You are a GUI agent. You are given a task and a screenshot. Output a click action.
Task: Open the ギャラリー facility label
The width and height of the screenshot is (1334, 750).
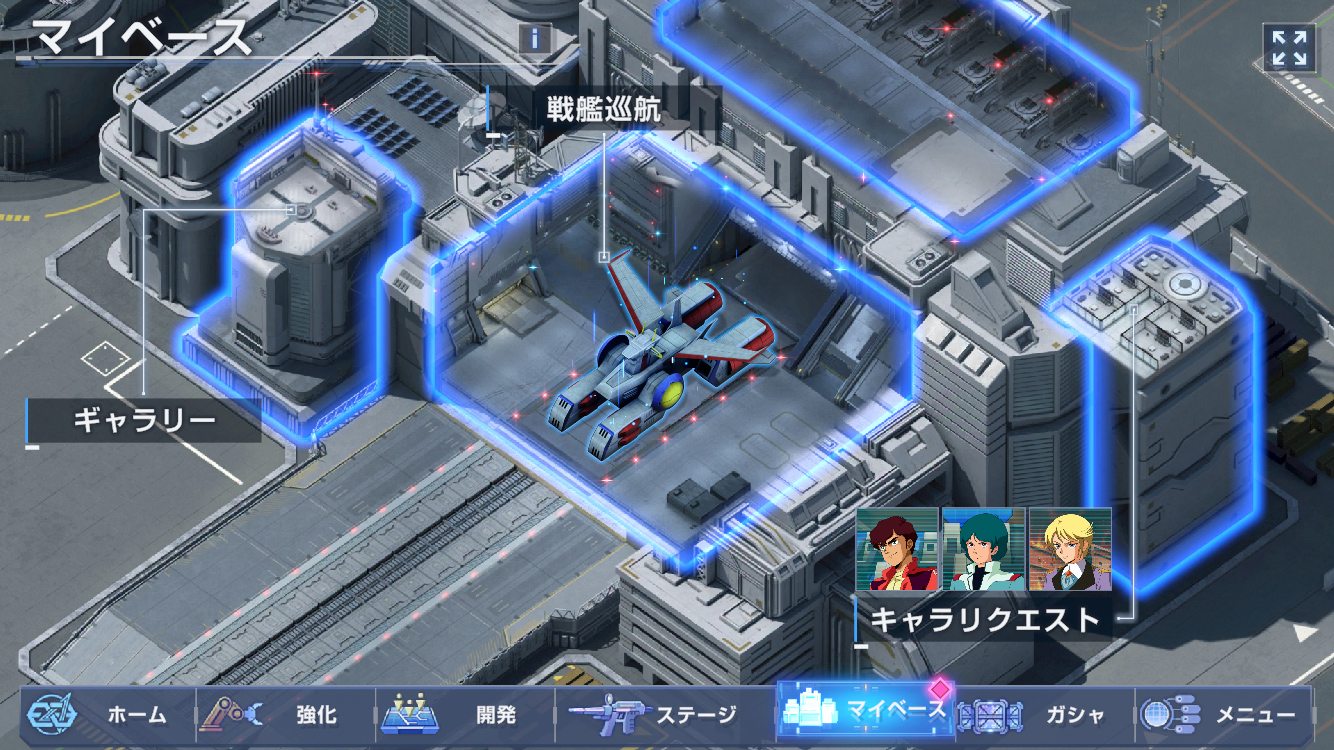point(144,420)
